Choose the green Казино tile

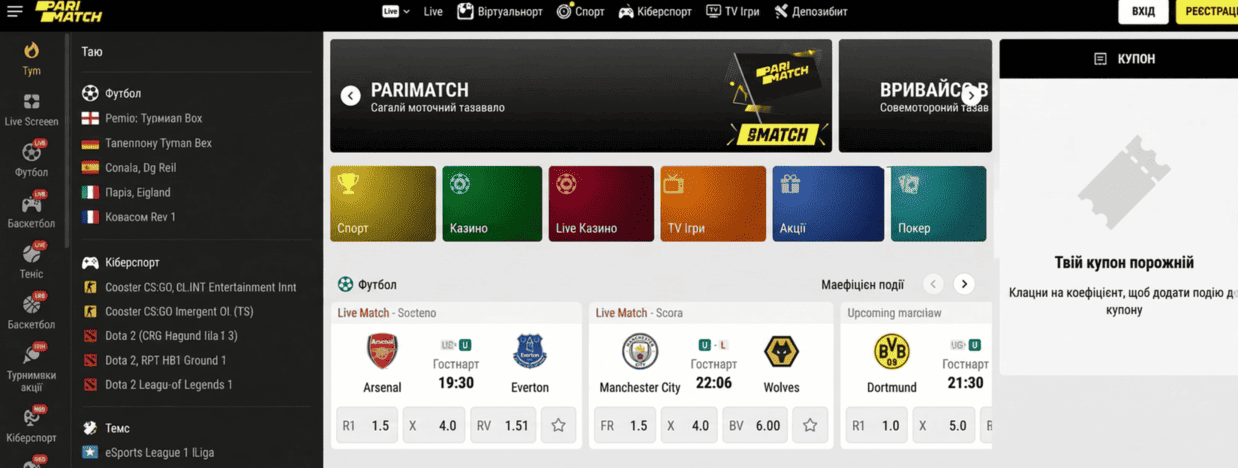[492, 204]
